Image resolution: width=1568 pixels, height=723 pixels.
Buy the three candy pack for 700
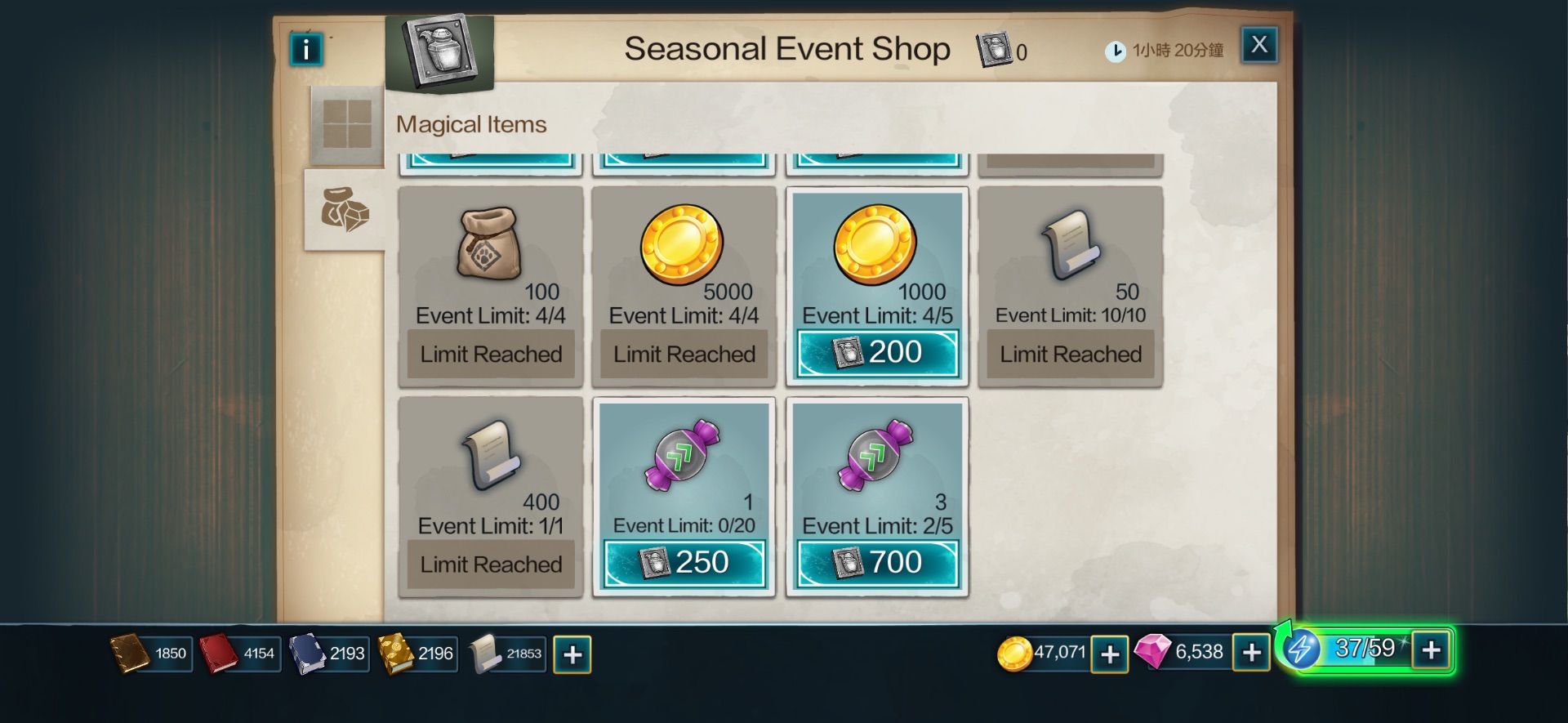877,563
